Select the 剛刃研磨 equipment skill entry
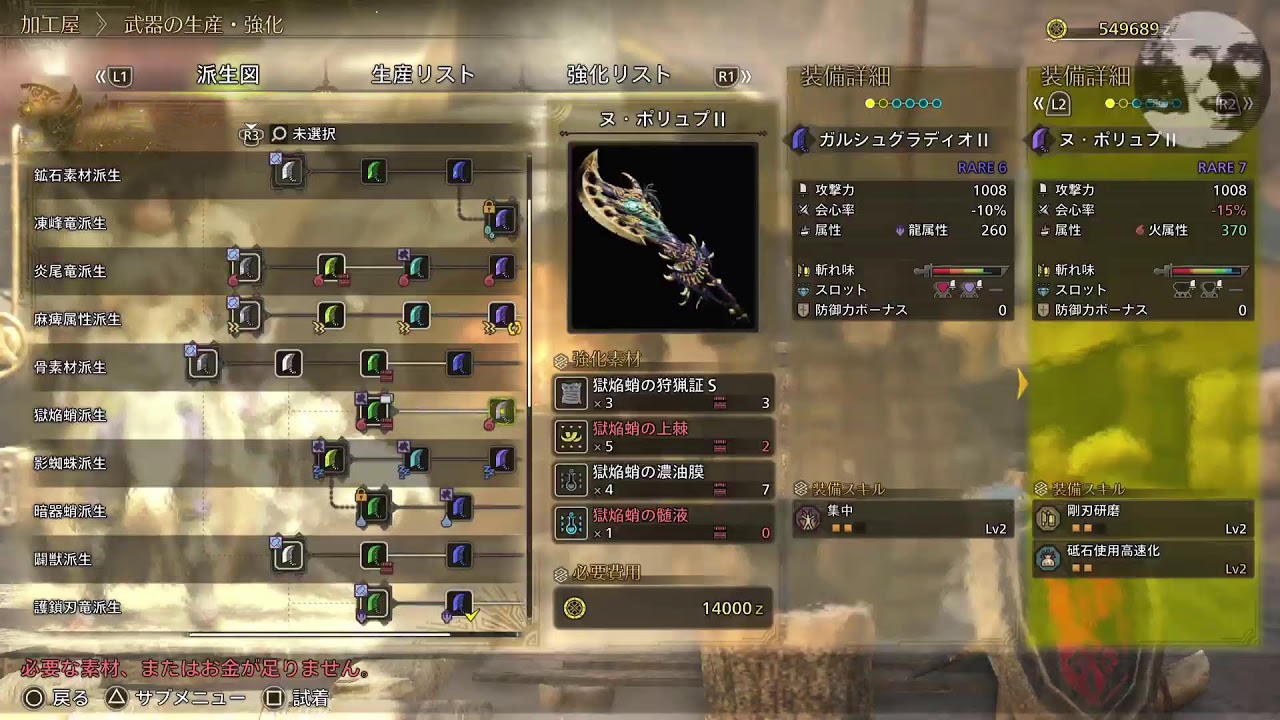 [1143, 518]
